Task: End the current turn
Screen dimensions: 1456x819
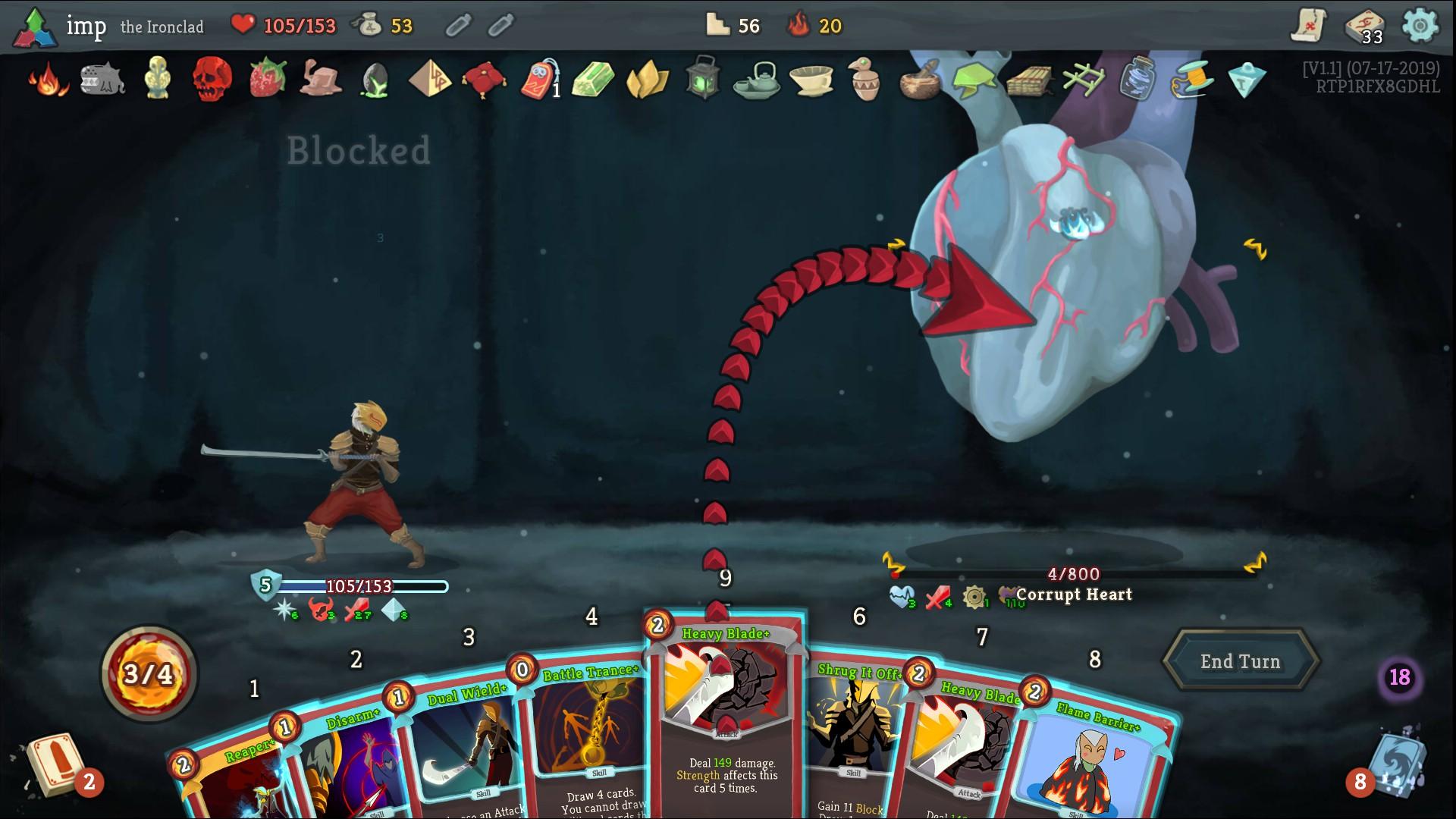Action: coord(1240,661)
